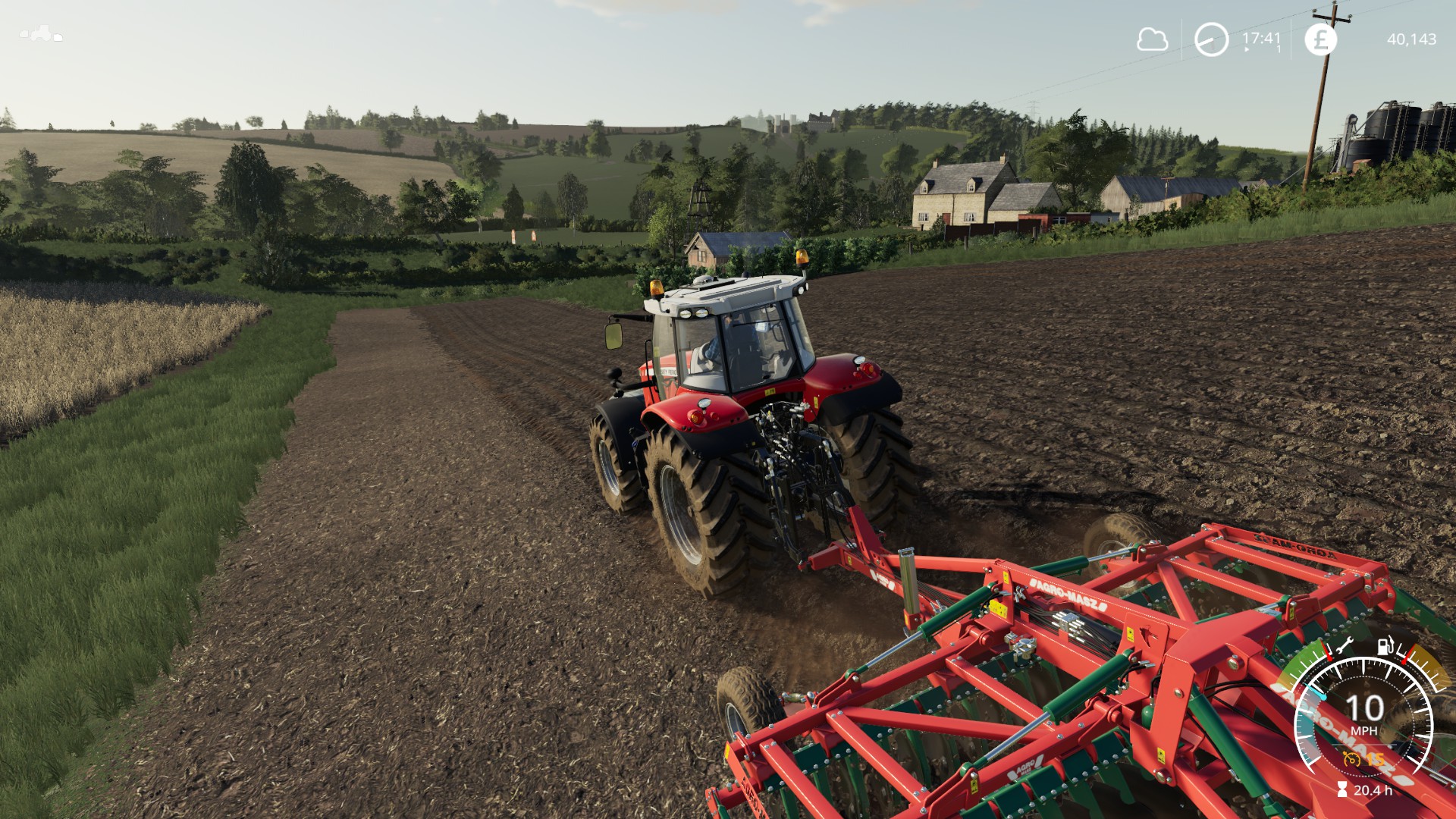The image size is (1456, 819).
Task: Select the fuel pump gauge icon
Action: [1385, 645]
